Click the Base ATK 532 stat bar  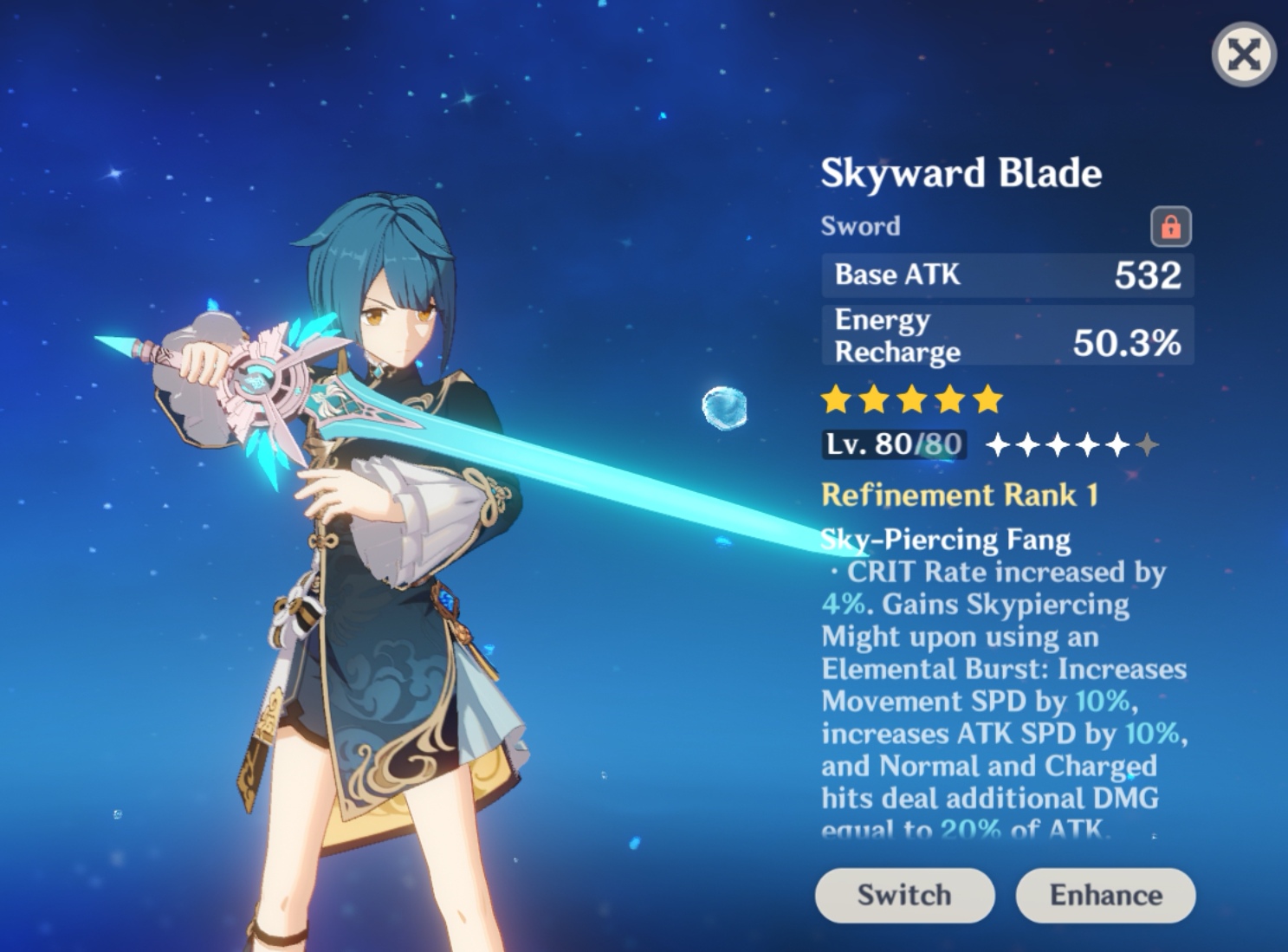tap(1007, 275)
